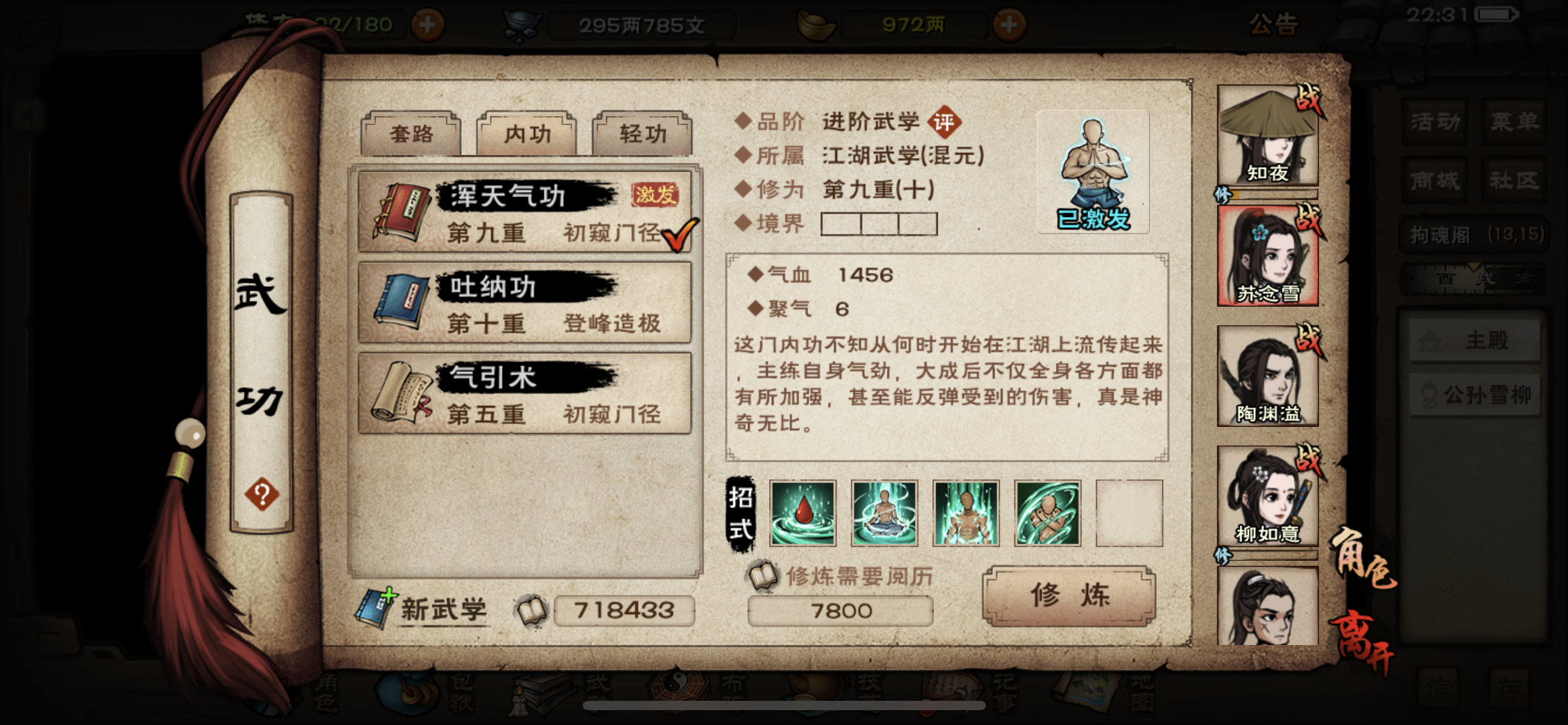Switch to the 轻功 tab

641,132
